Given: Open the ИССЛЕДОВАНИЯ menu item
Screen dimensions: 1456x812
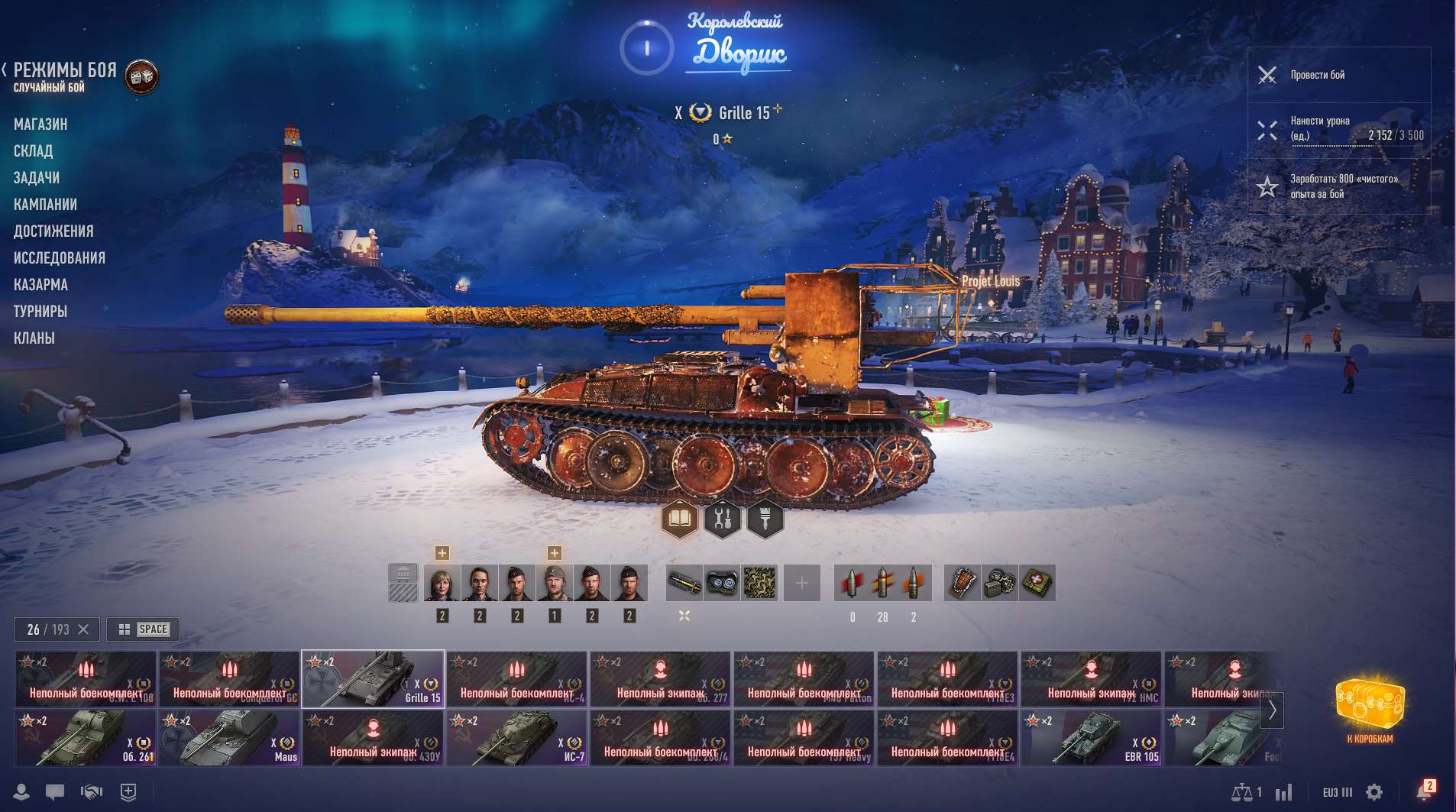Looking at the screenshot, I should click(59, 257).
